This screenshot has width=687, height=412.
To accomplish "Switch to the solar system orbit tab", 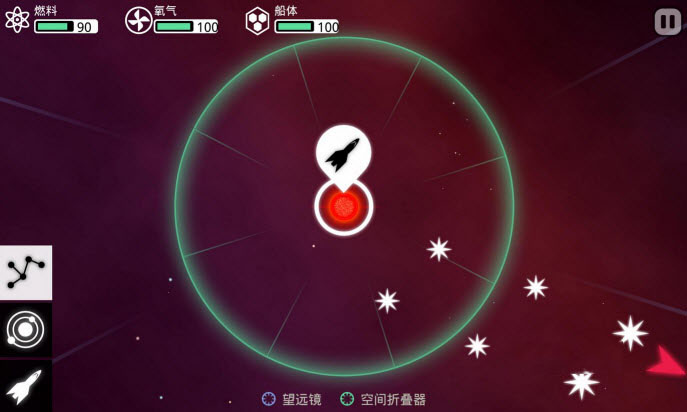I will tap(26, 329).
